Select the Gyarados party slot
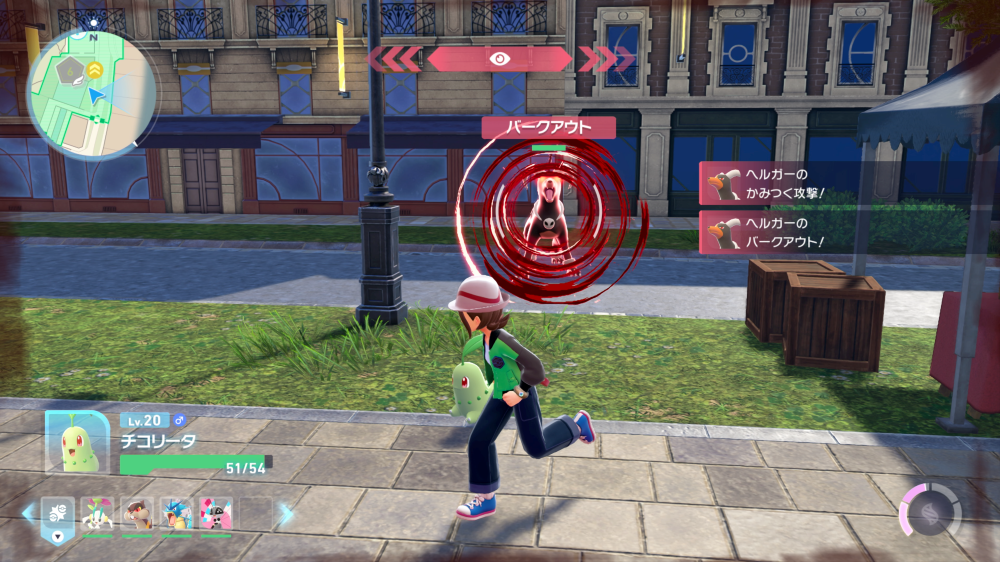 [x=177, y=514]
